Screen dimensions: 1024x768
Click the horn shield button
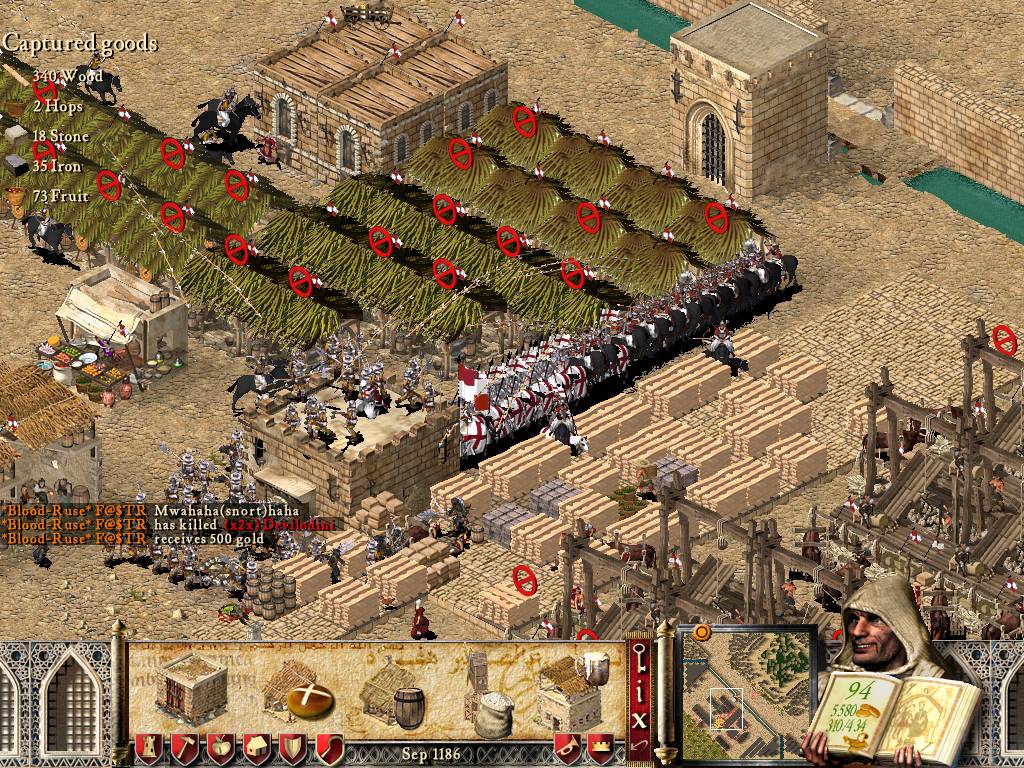(x=567, y=747)
